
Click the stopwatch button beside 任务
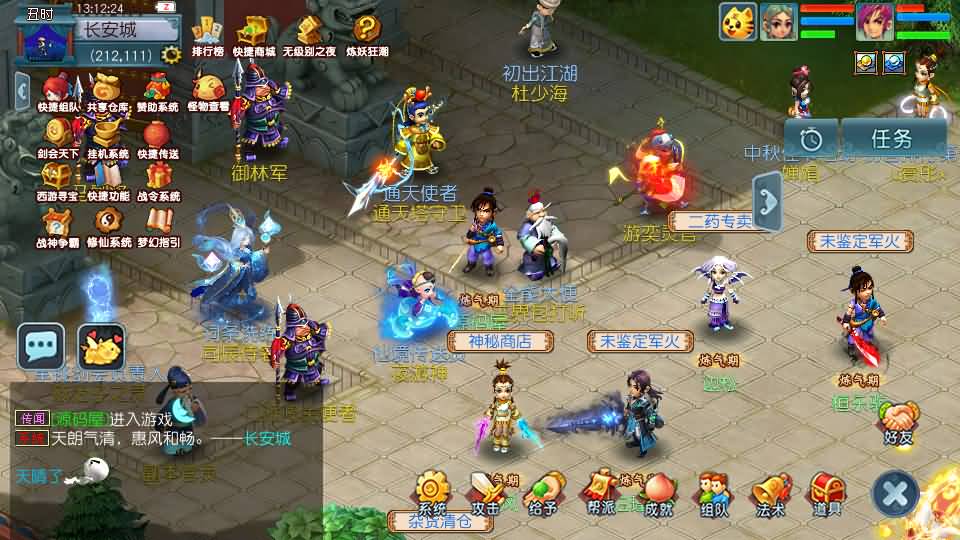click(811, 139)
